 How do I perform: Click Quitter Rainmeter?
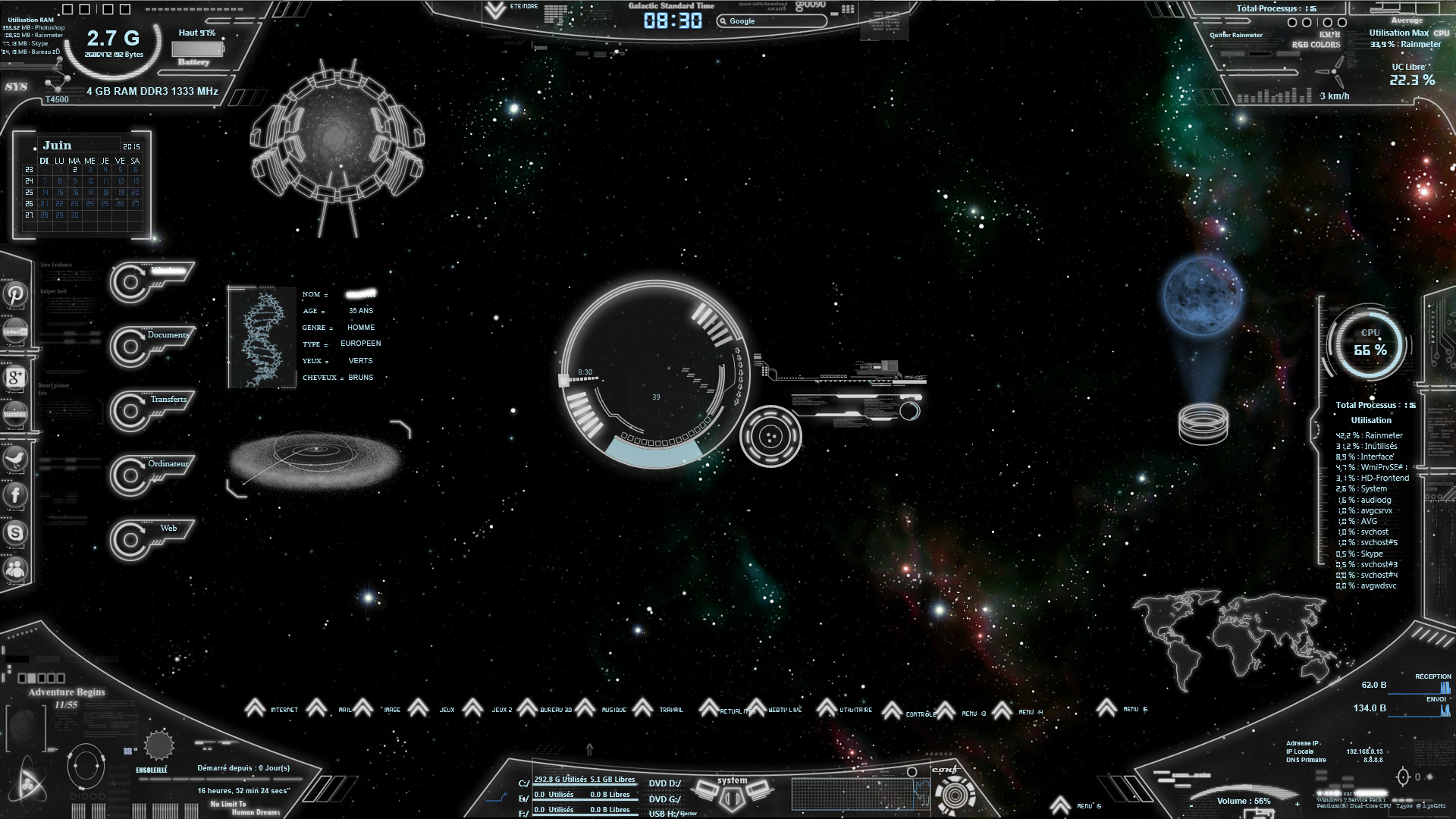[x=1236, y=35]
